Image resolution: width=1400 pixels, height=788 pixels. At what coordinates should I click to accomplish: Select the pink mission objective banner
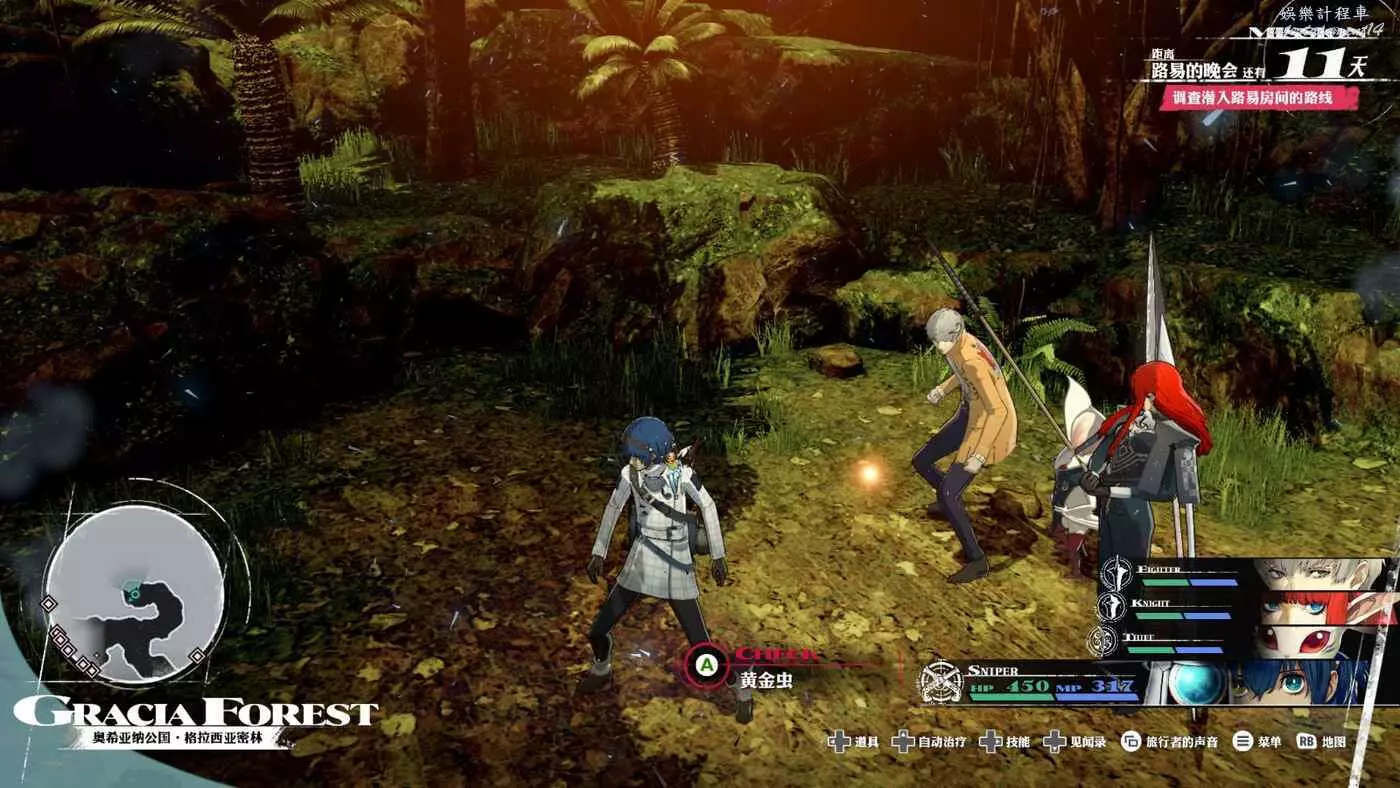point(1259,98)
